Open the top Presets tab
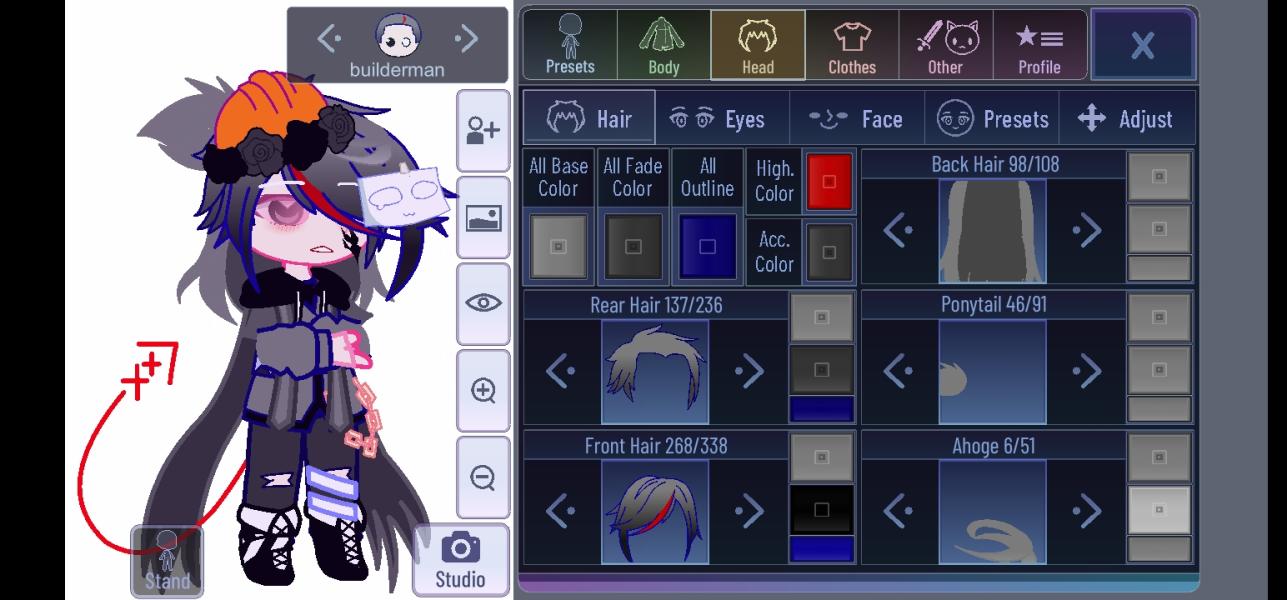The width and height of the screenshot is (1287, 600). point(570,45)
